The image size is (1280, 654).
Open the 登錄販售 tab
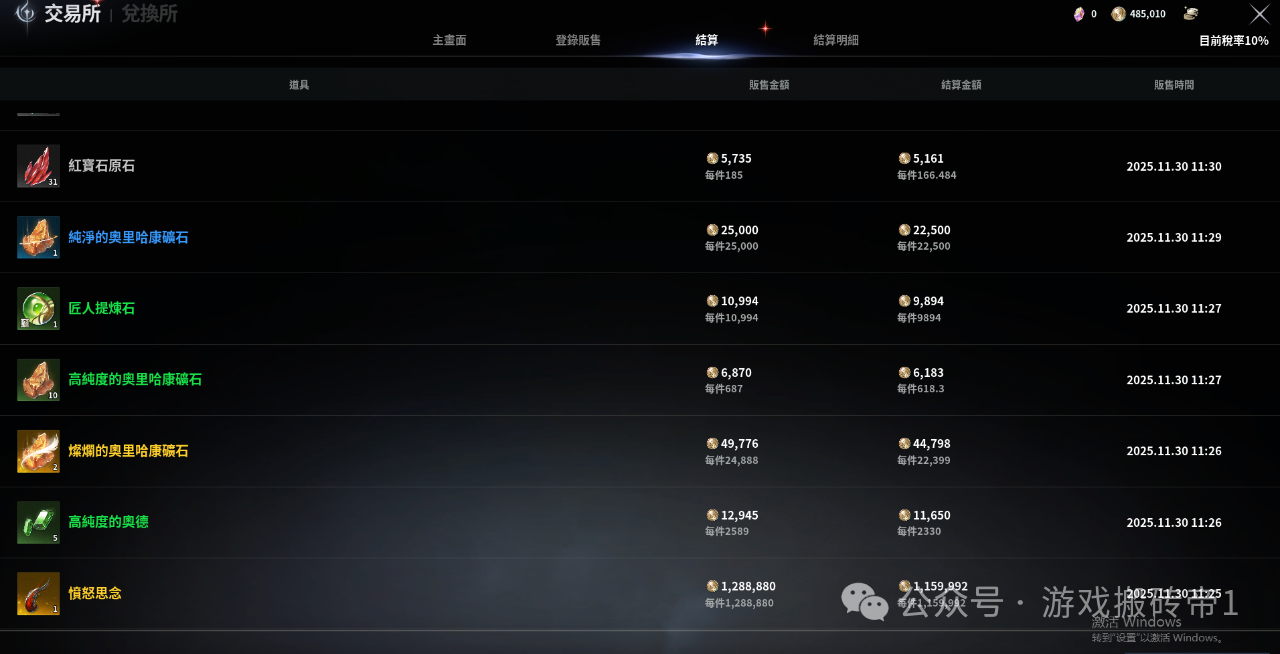pos(578,40)
